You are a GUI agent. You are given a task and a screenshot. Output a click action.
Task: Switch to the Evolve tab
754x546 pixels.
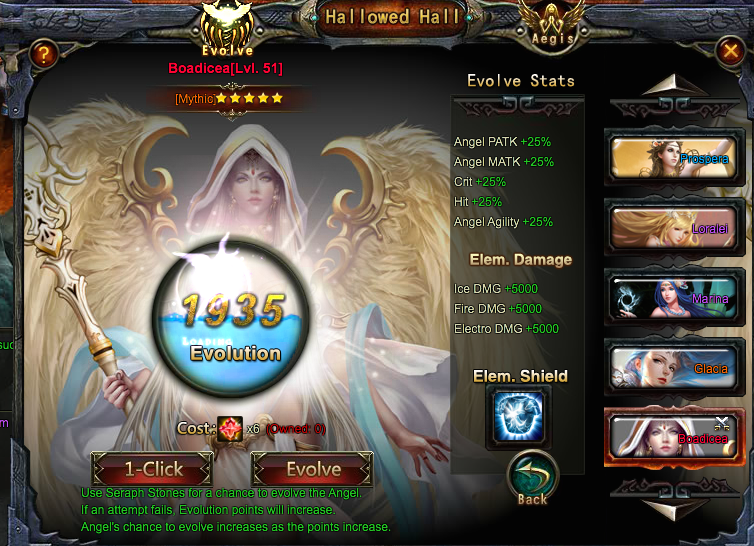click(x=227, y=31)
